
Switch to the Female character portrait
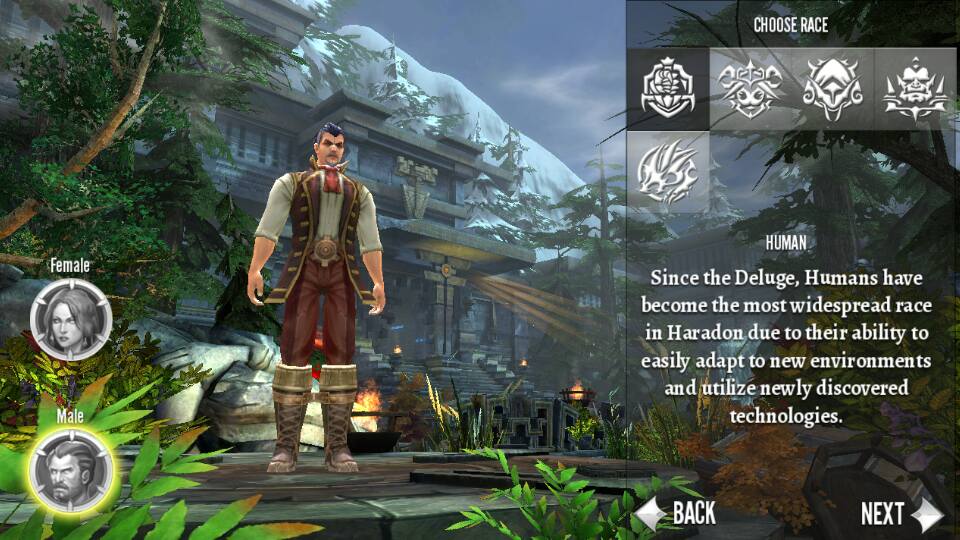[x=71, y=319]
